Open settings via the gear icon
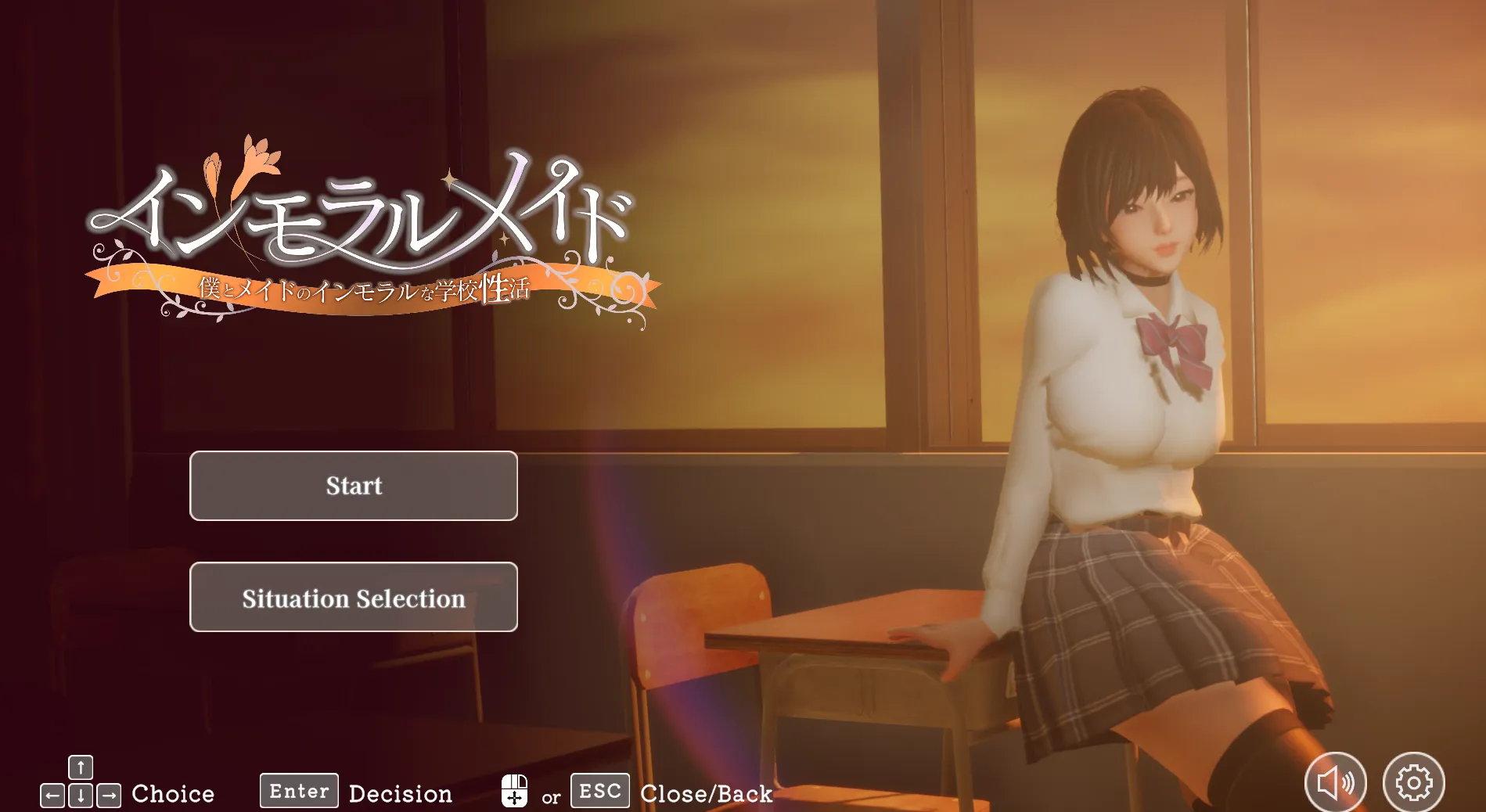The height and width of the screenshot is (812, 1486). click(1413, 782)
